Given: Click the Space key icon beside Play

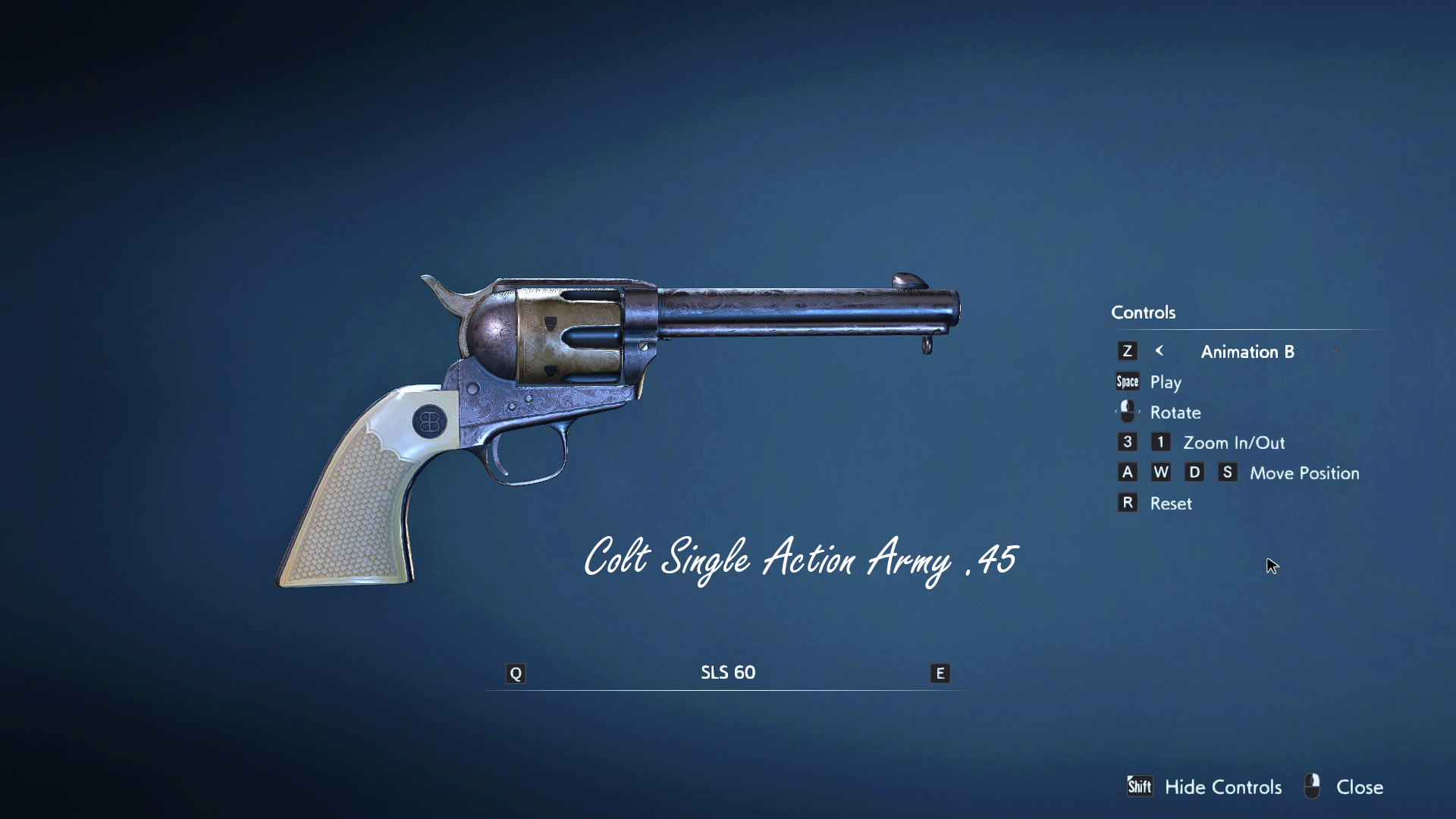Looking at the screenshot, I should tap(1127, 381).
